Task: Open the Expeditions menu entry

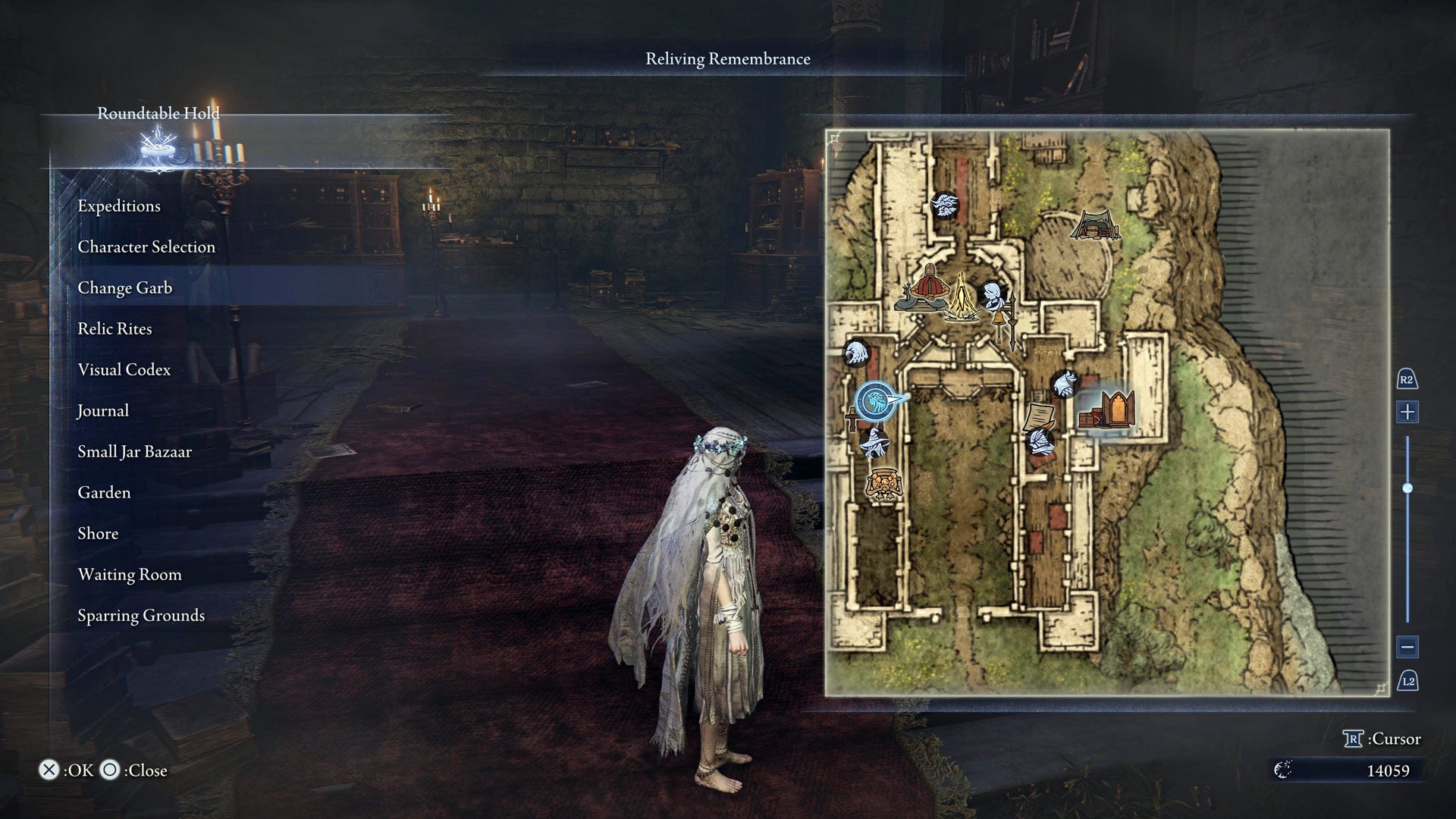Action: [x=118, y=206]
